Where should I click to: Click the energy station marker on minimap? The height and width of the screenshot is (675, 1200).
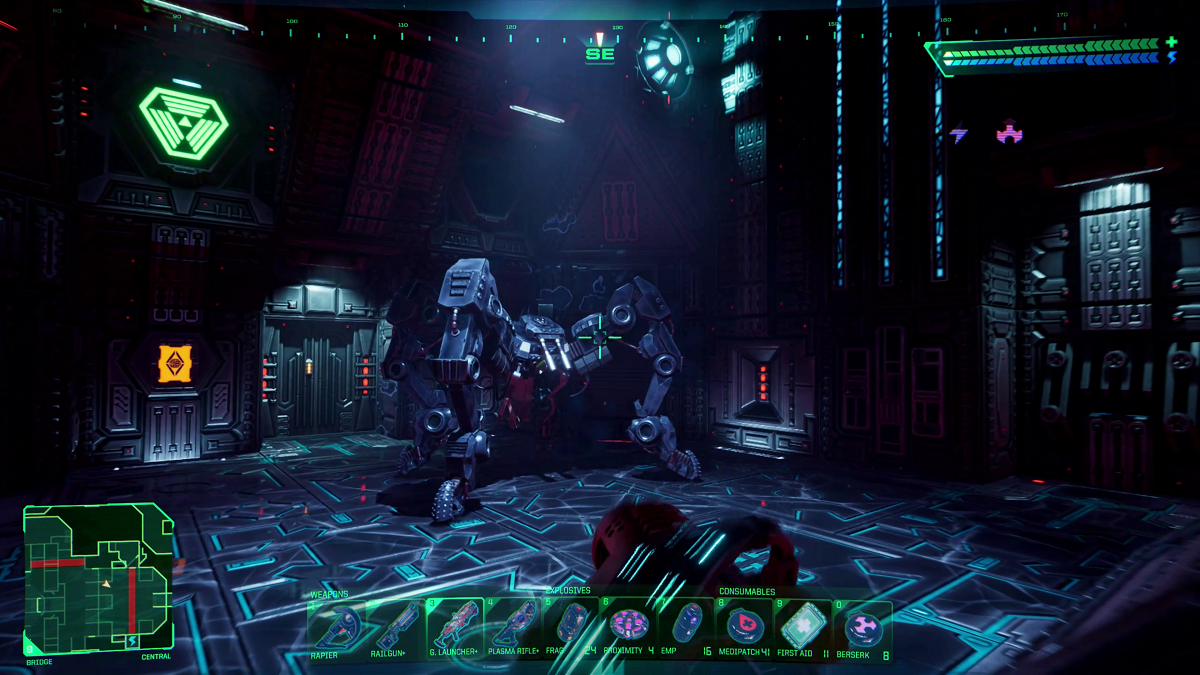click(x=133, y=640)
